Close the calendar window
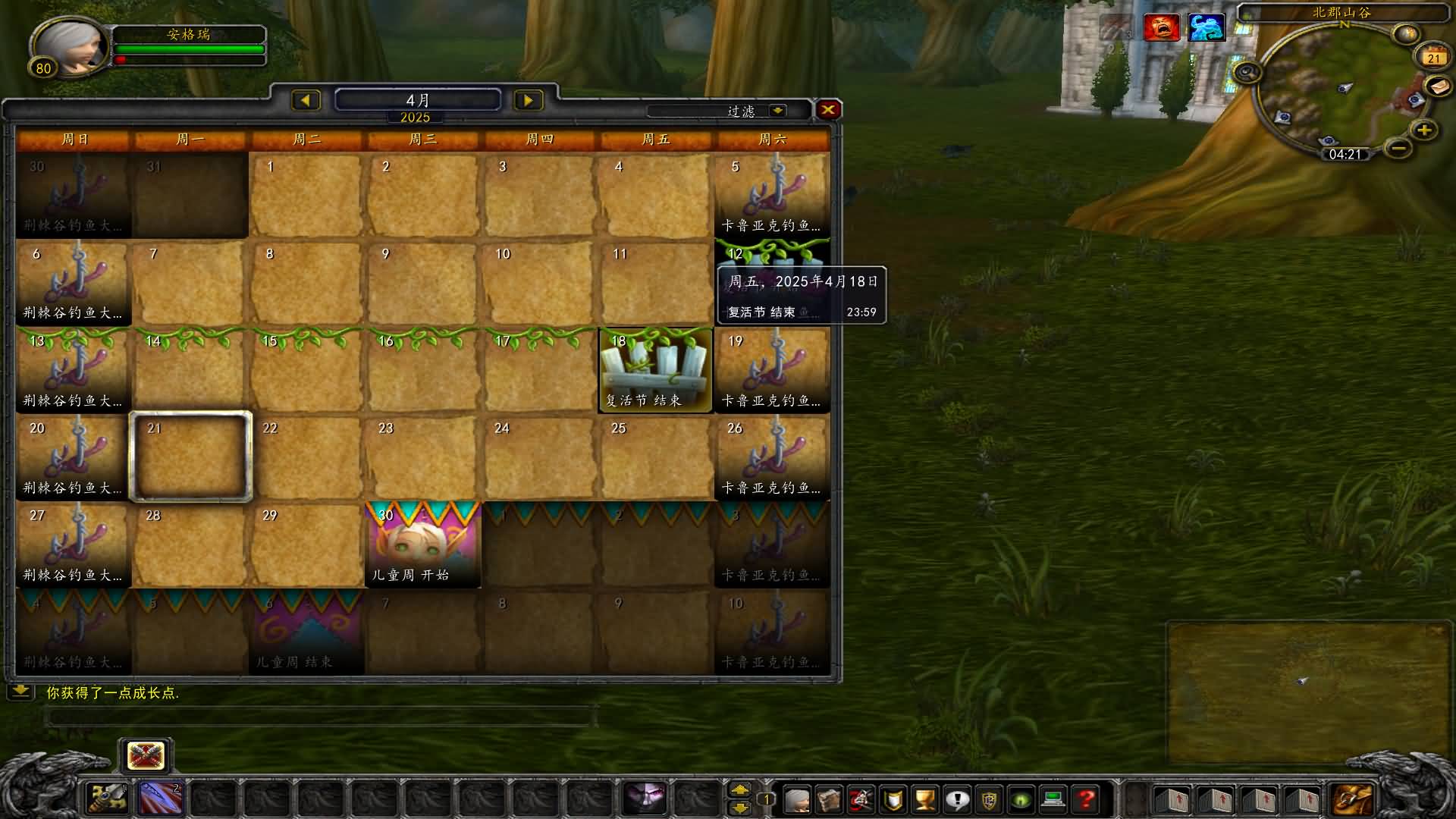Image resolution: width=1456 pixels, height=819 pixels. (828, 110)
